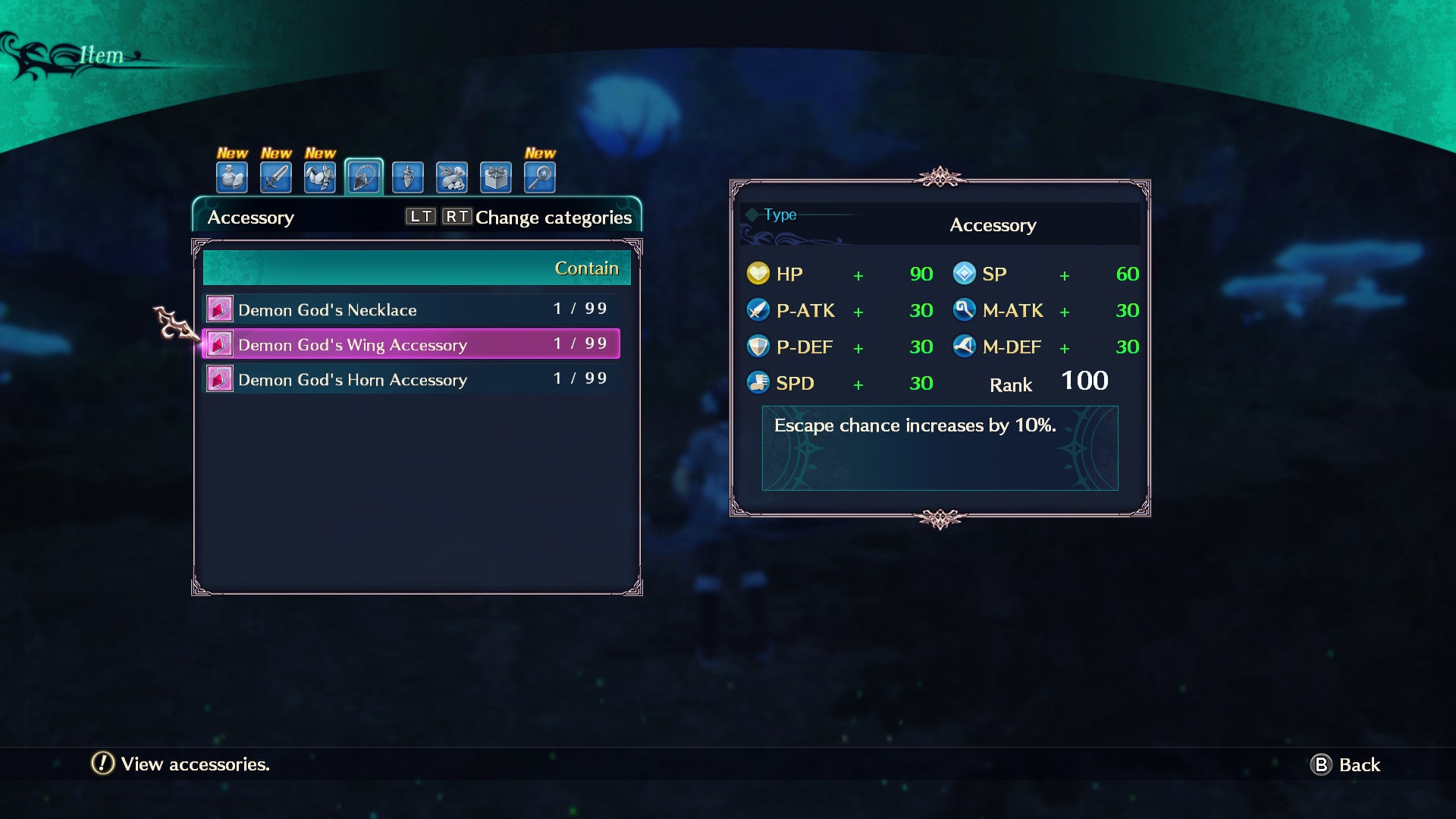Select the gift box category tab
1456x819 pixels.
coord(496,177)
